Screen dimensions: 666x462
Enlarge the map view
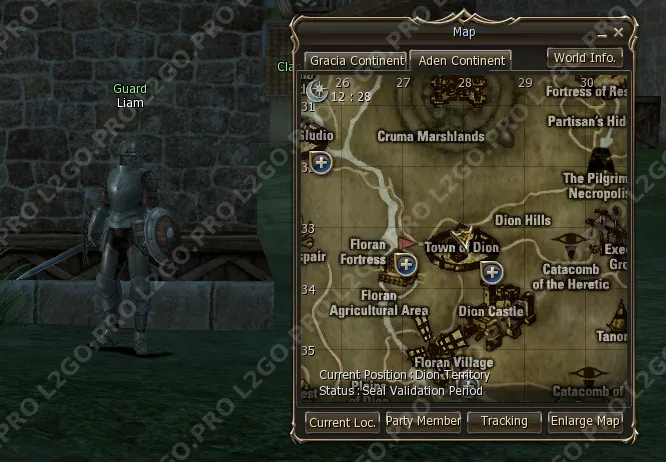pyautogui.click(x=585, y=421)
